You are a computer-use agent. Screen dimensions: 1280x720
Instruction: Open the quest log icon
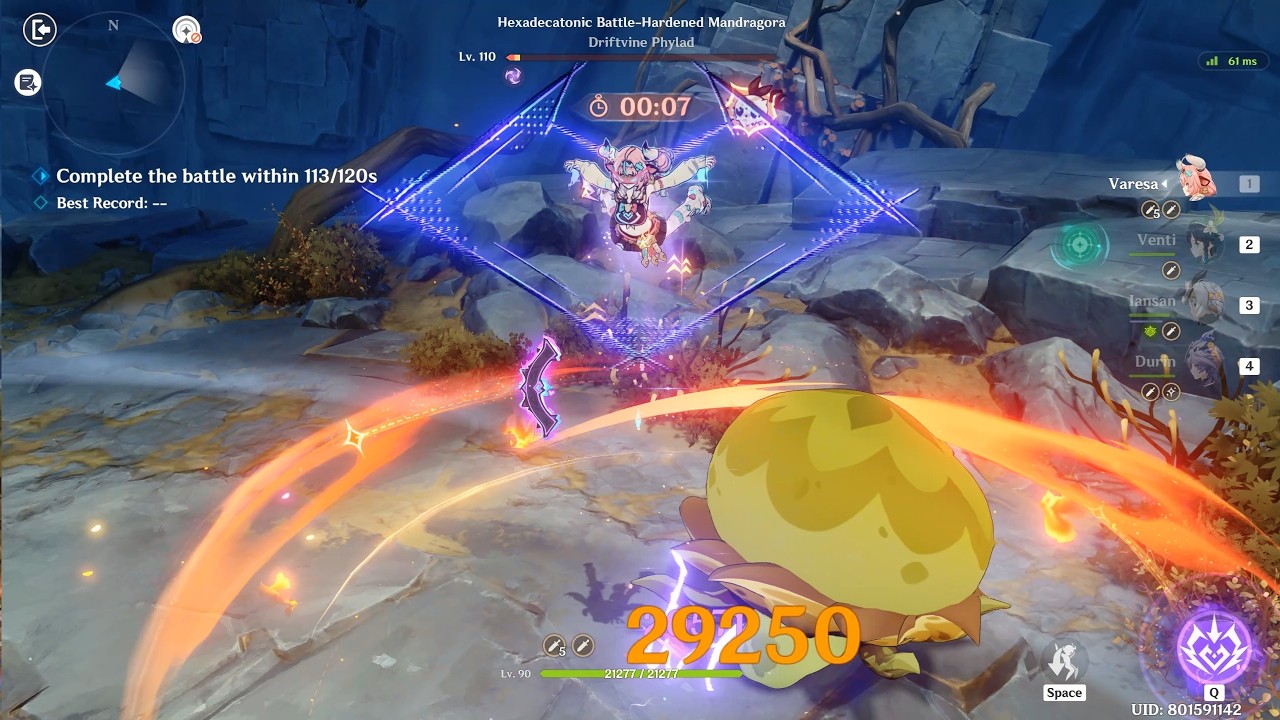(x=28, y=83)
